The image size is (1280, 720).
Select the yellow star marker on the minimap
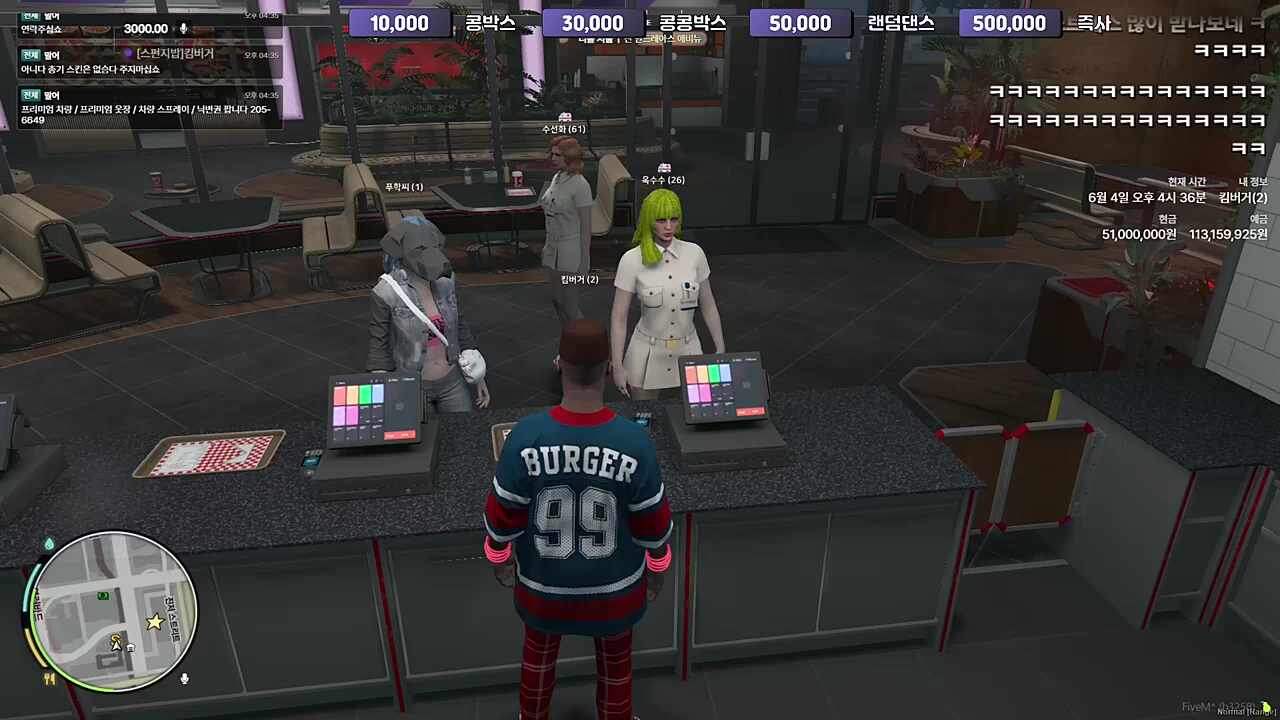tap(154, 622)
